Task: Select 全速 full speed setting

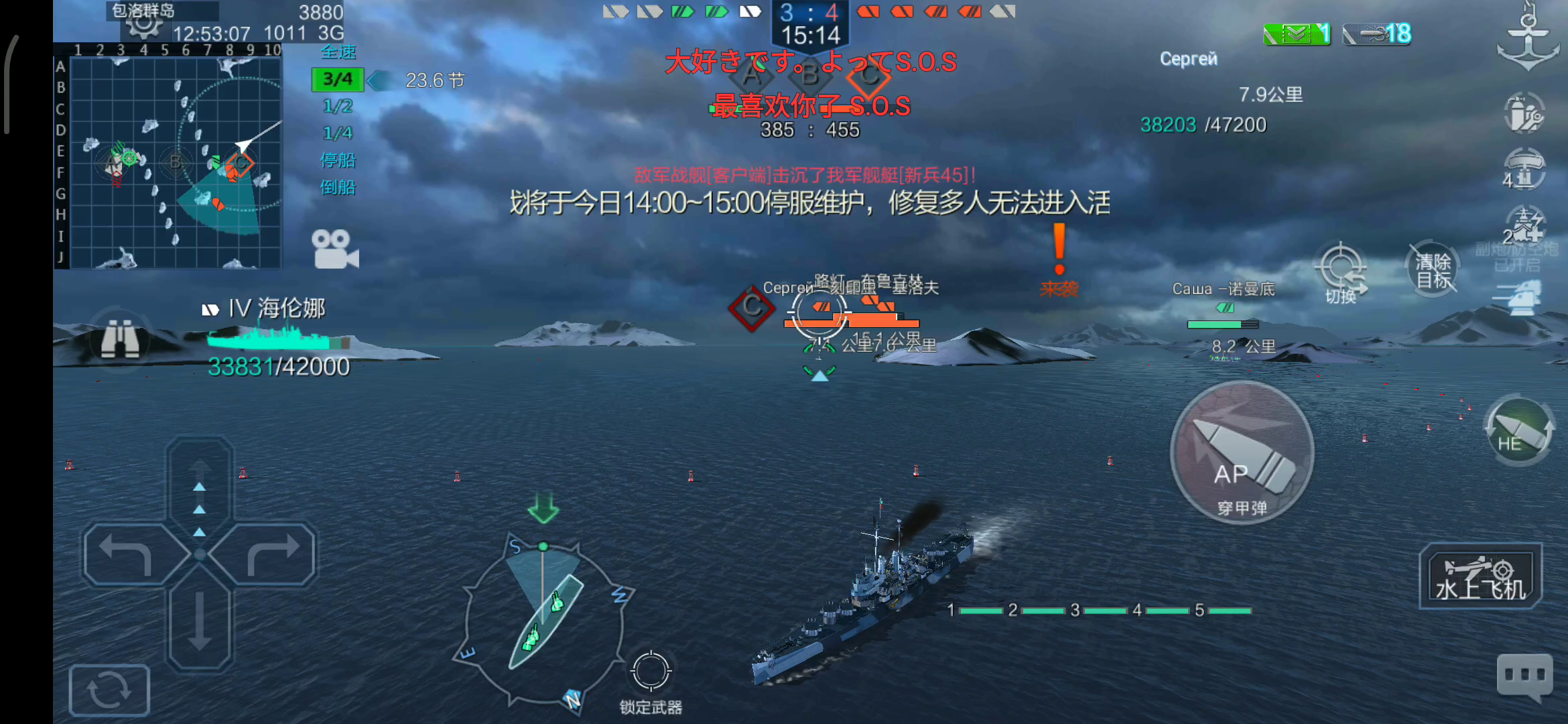Action: click(x=338, y=52)
